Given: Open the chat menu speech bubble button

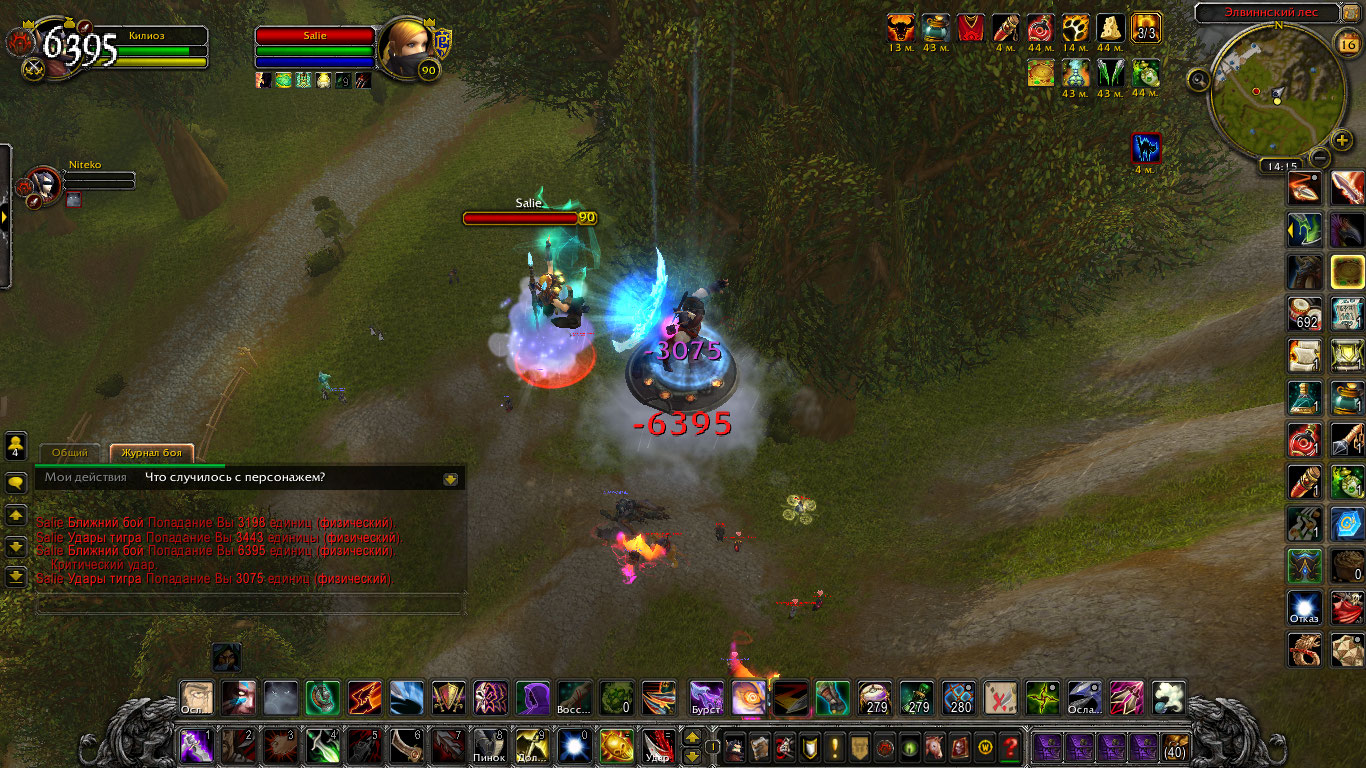Looking at the screenshot, I should [x=16, y=483].
